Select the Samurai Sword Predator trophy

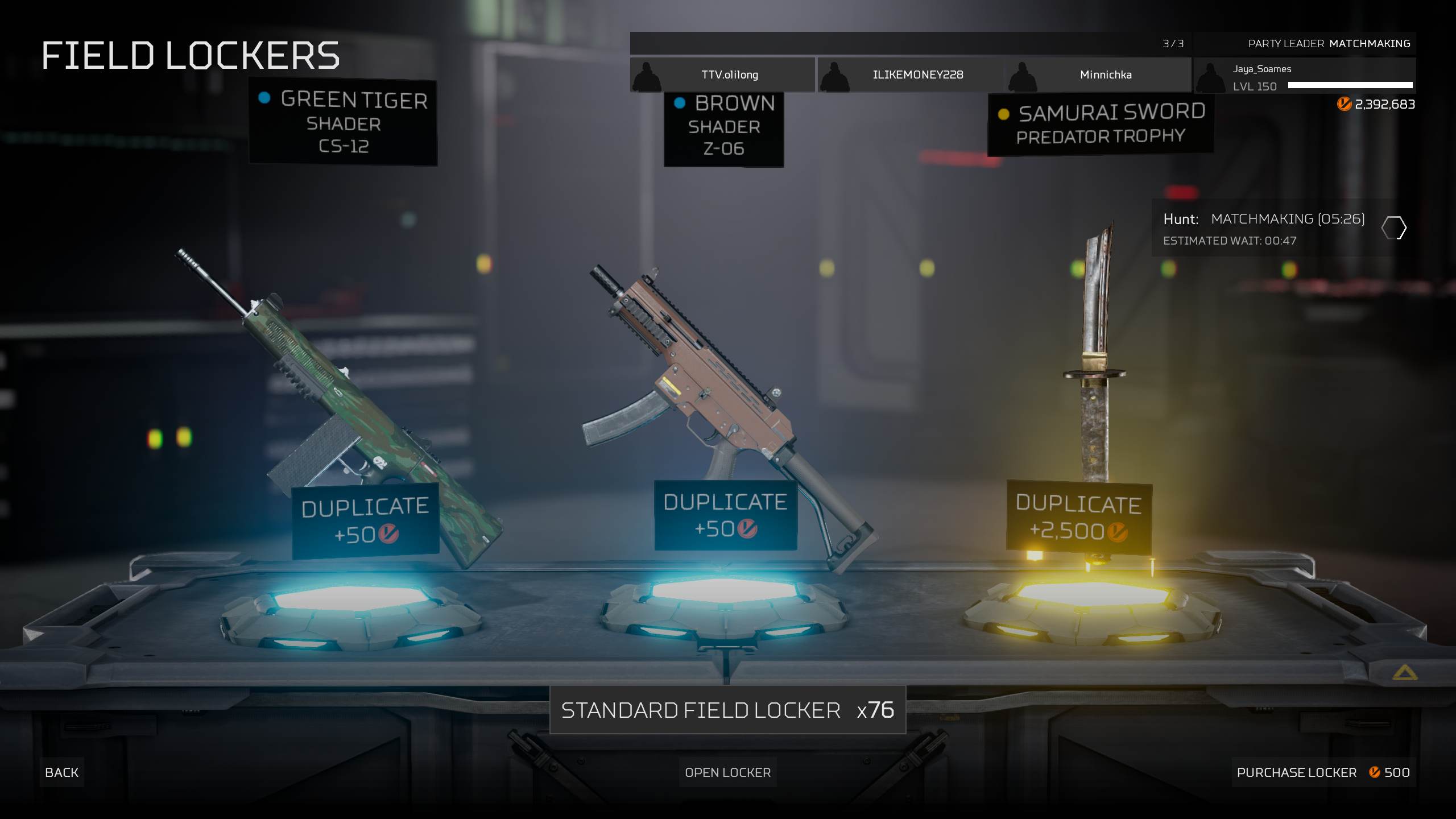pos(1101,124)
